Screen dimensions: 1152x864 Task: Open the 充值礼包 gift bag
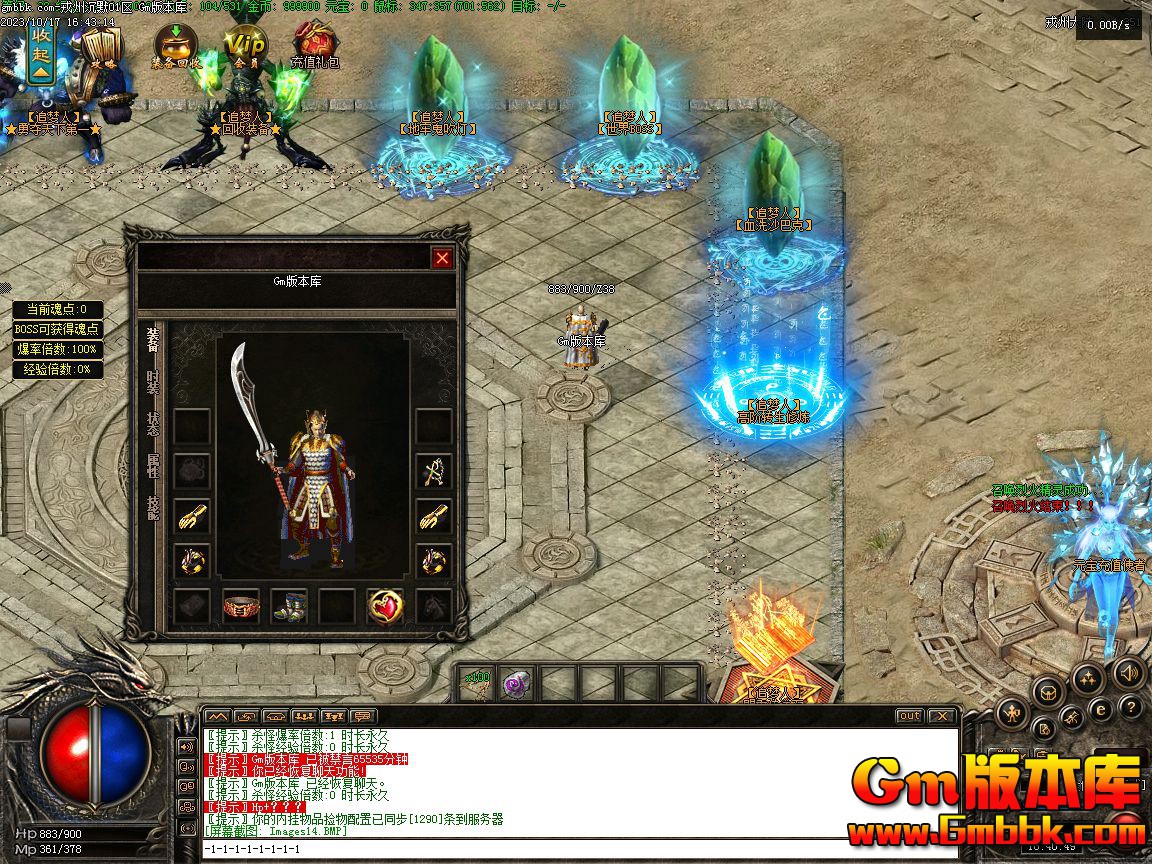coord(315,45)
